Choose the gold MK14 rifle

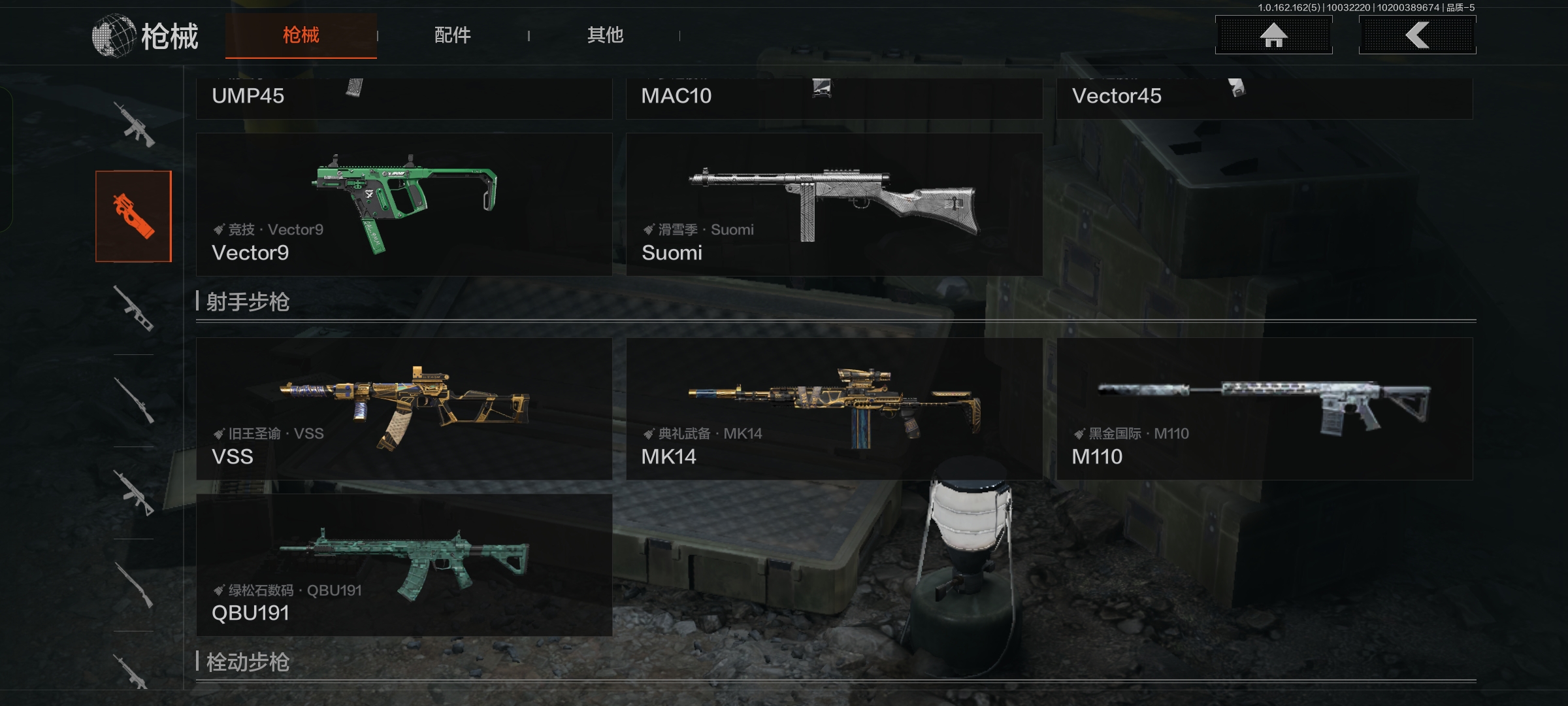[834, 409]
